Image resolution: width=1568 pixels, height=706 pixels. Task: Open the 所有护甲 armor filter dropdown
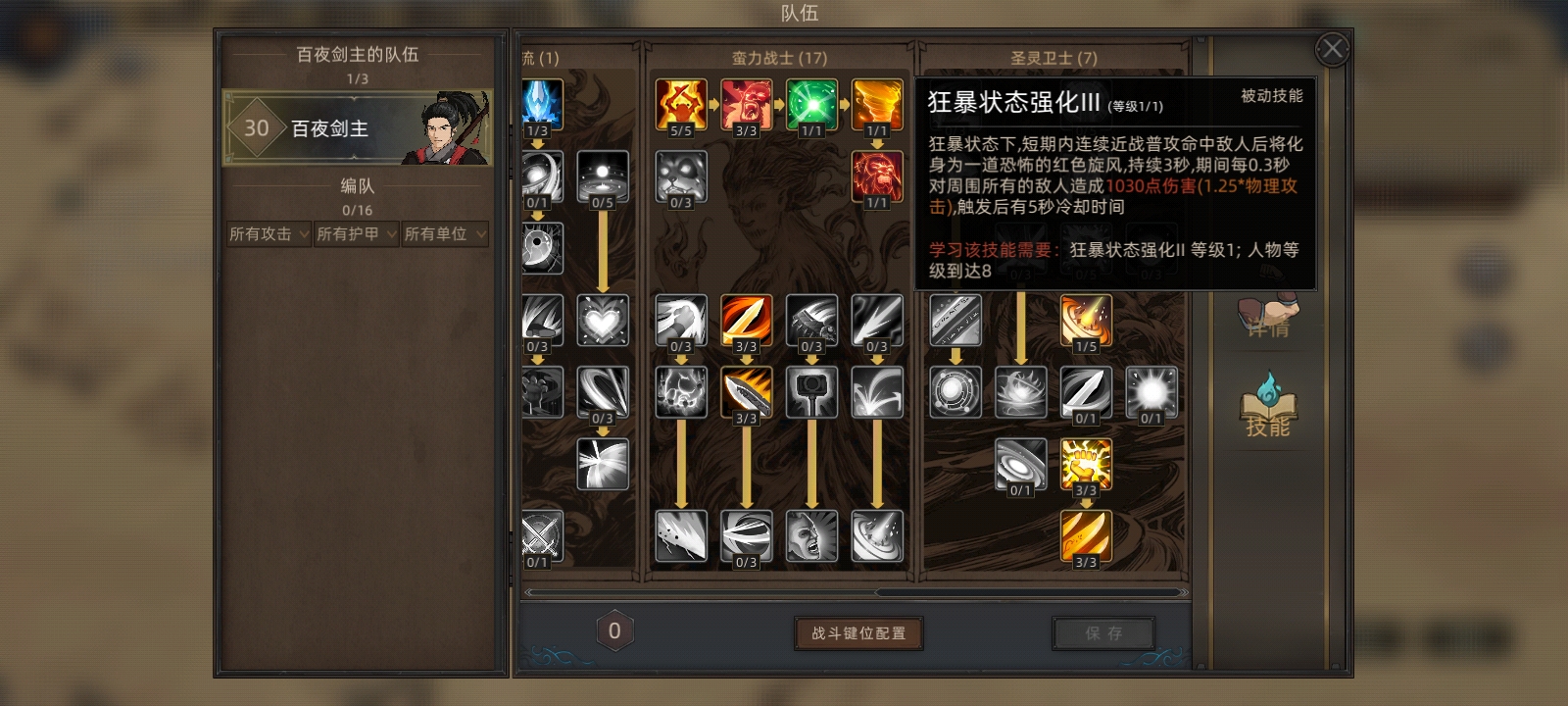(x=355, y=233)
